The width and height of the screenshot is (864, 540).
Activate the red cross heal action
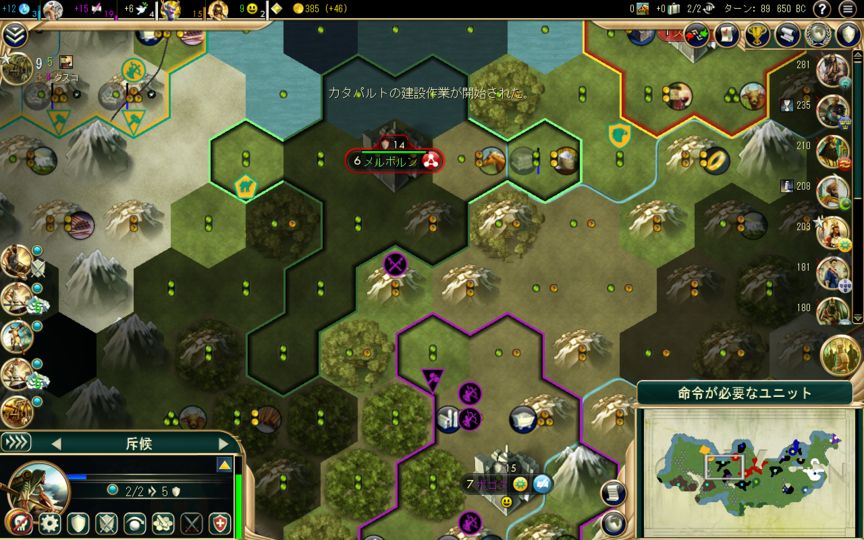point(221,522)
